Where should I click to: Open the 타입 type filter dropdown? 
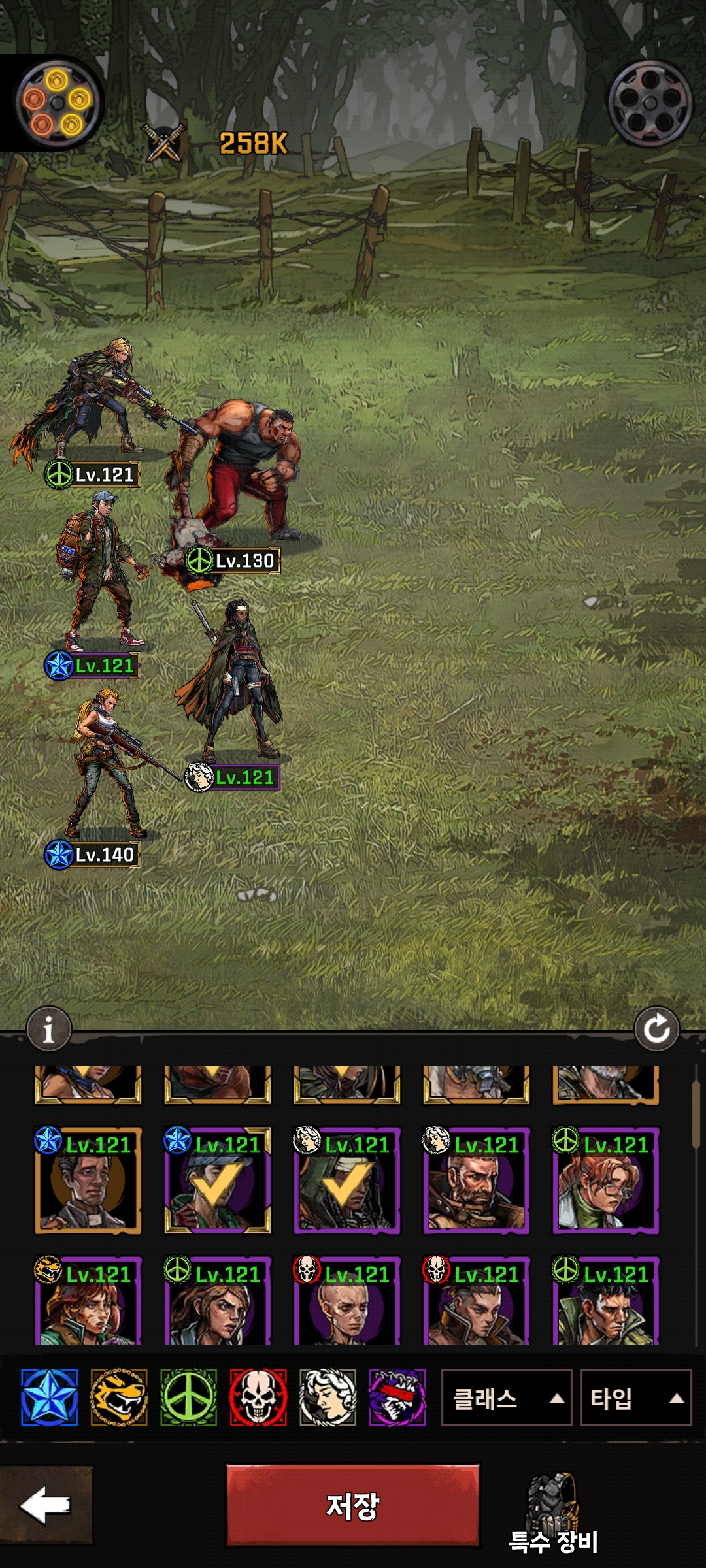(635, 1398)
